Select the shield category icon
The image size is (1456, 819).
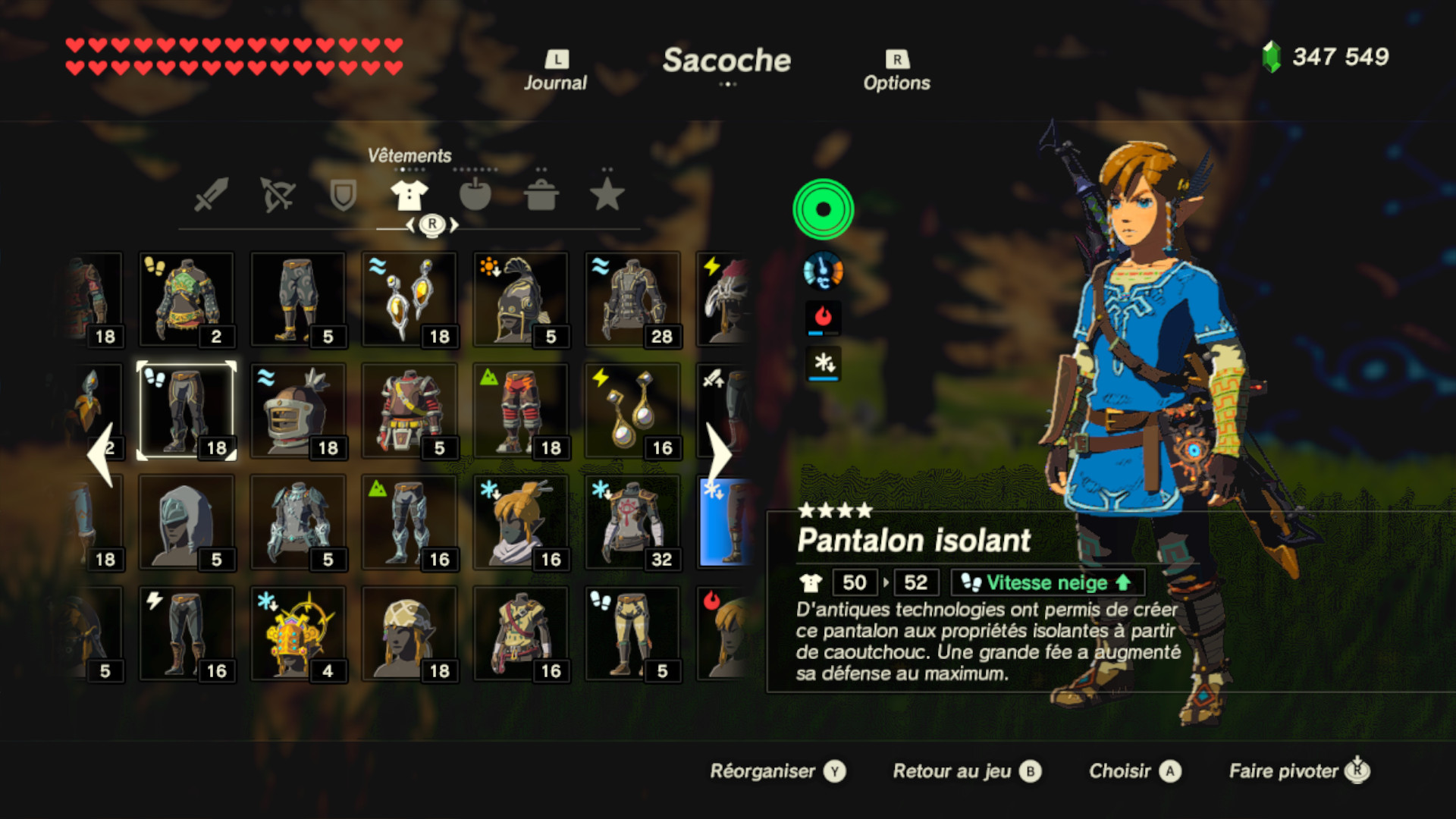(343, 194)
